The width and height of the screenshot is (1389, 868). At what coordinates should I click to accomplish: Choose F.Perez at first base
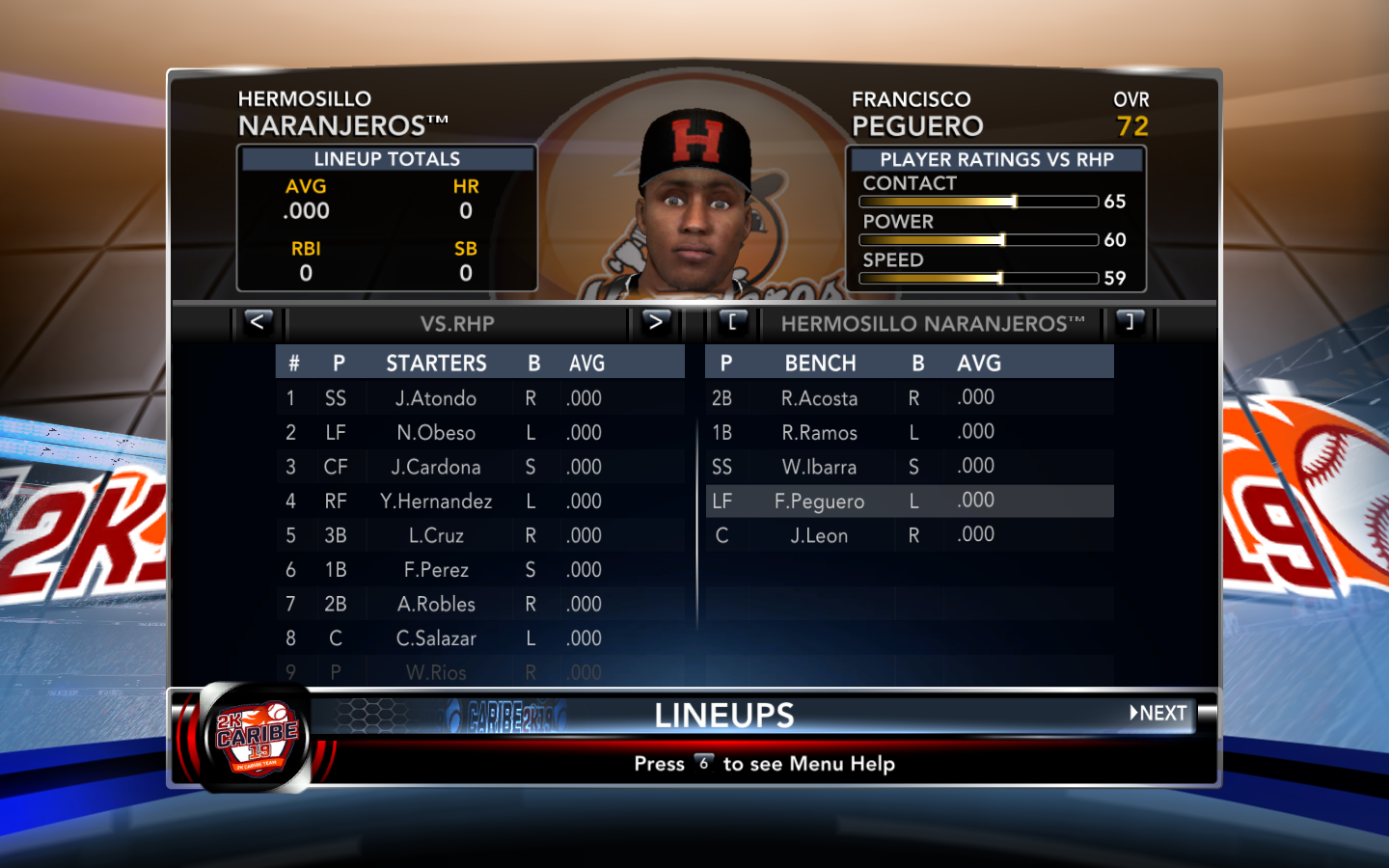tap(436, 570)
